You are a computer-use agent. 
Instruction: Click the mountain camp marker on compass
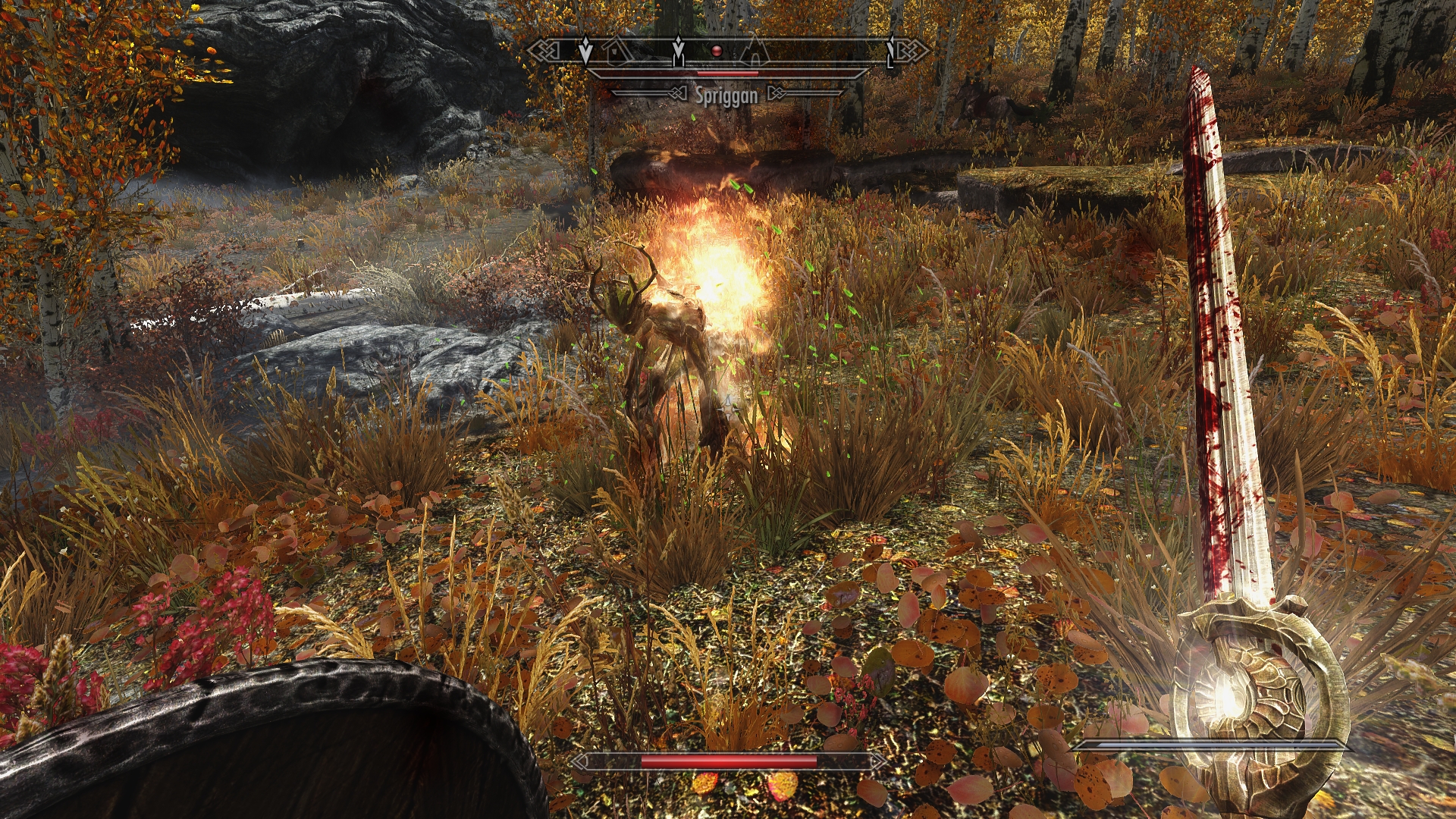point(753,52)
